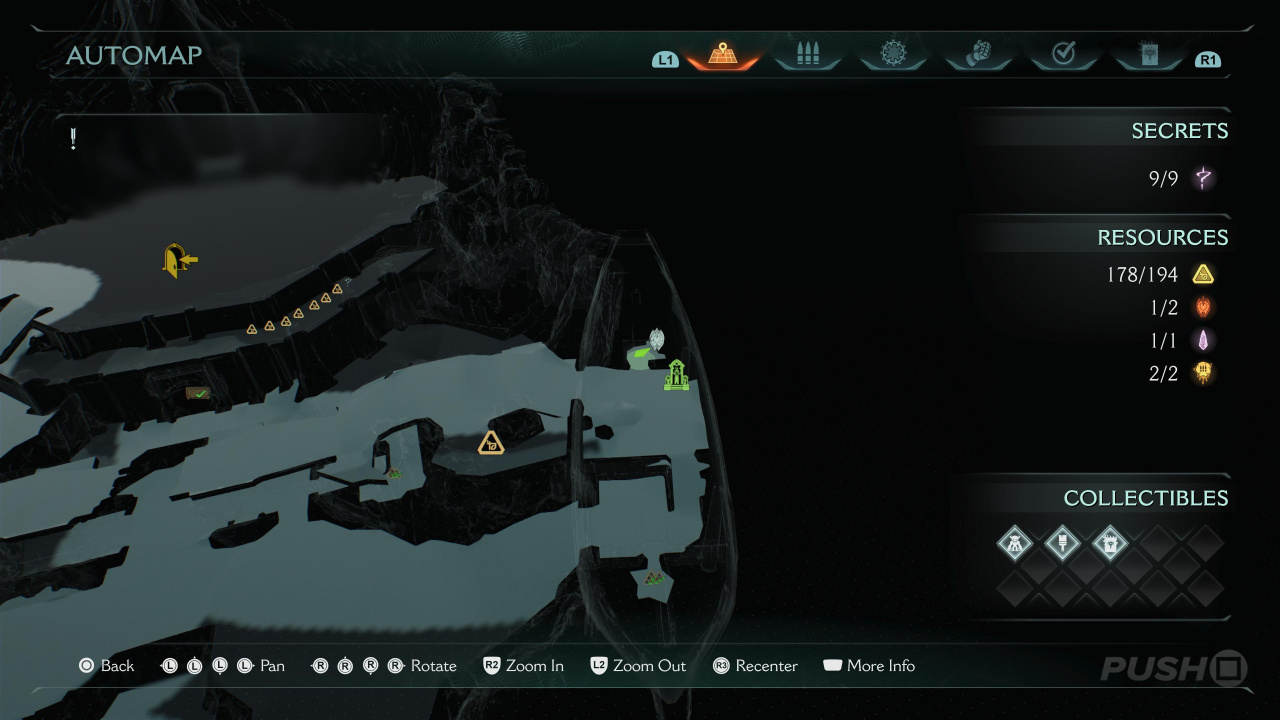Click the white exclamation mark indicator

point(73,139)
